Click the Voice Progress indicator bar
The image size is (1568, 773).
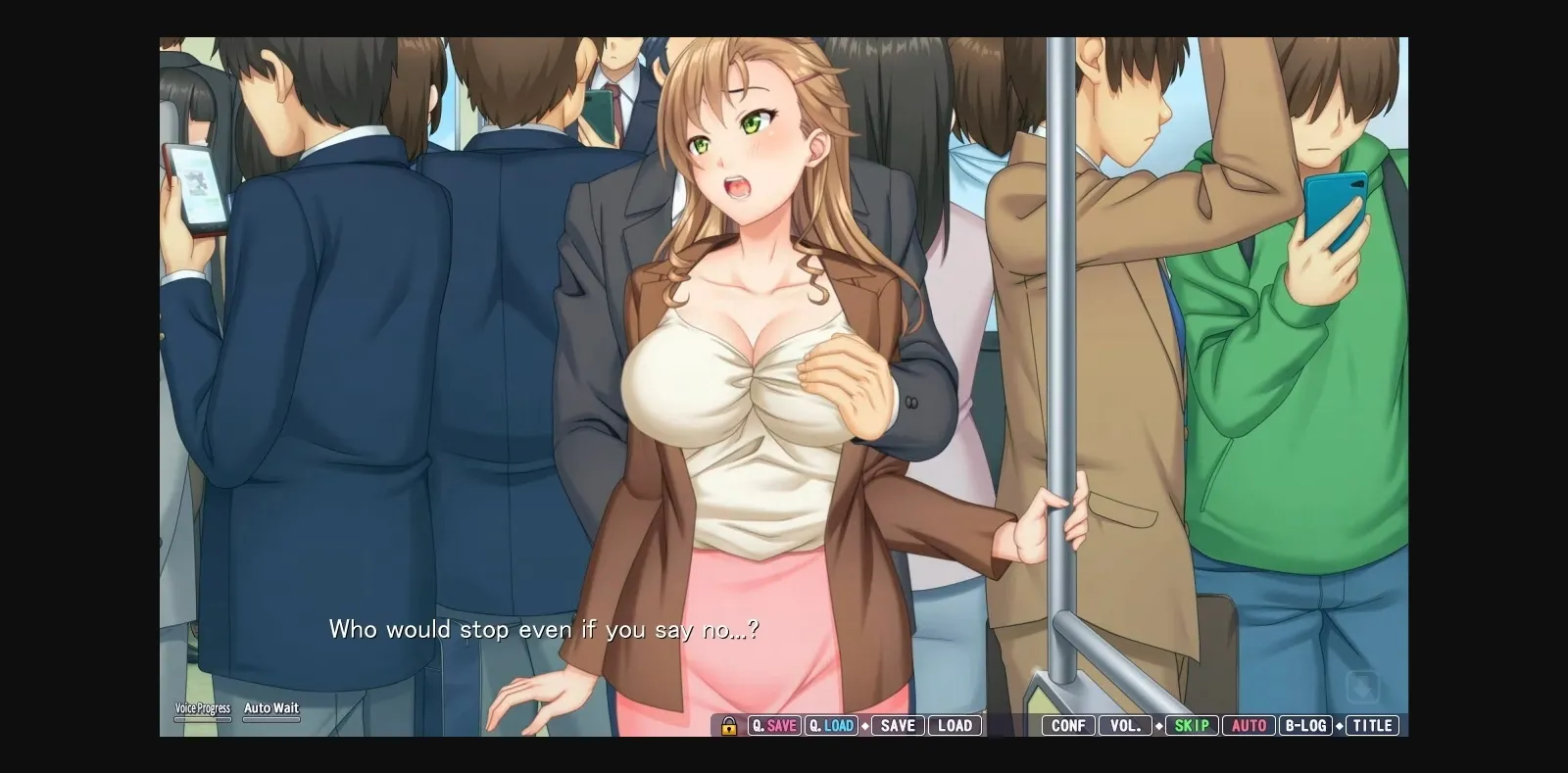[202, 720]
